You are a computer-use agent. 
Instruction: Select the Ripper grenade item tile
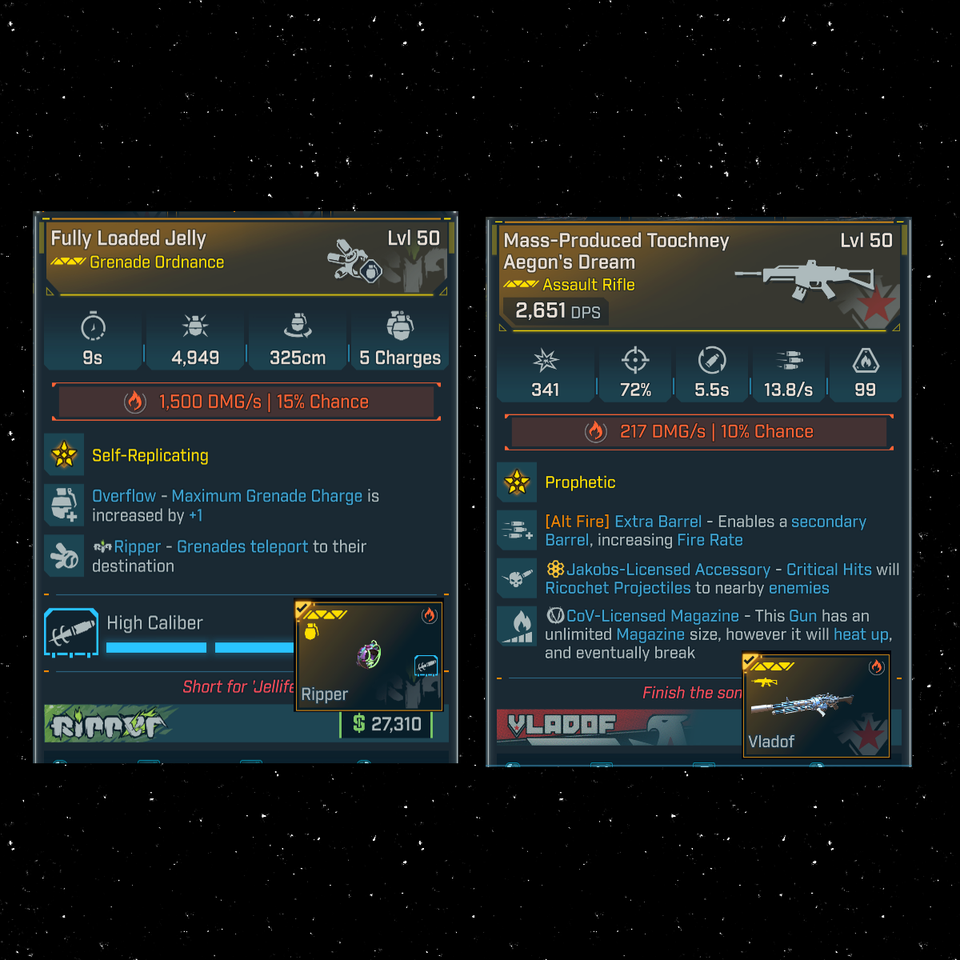coord(368,655)
